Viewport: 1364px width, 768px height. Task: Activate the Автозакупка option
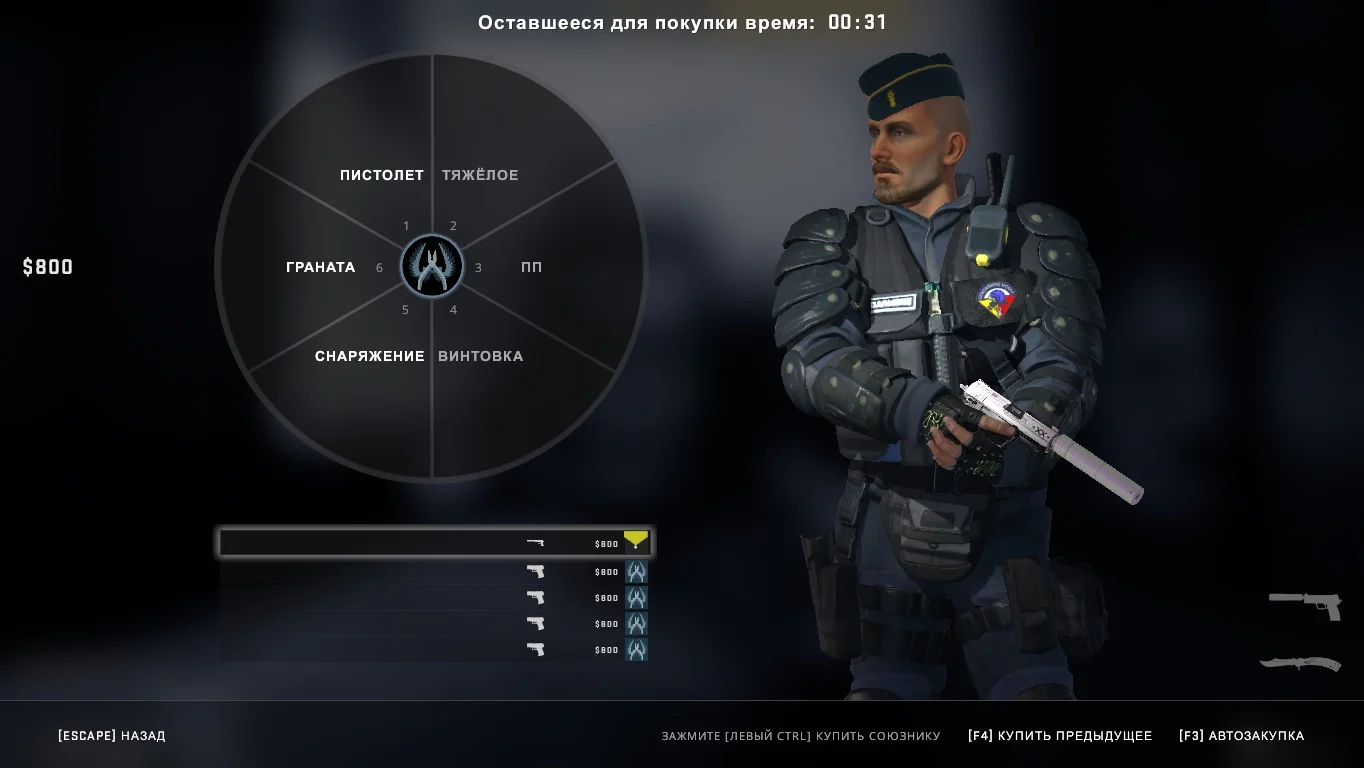[1241, 736]
